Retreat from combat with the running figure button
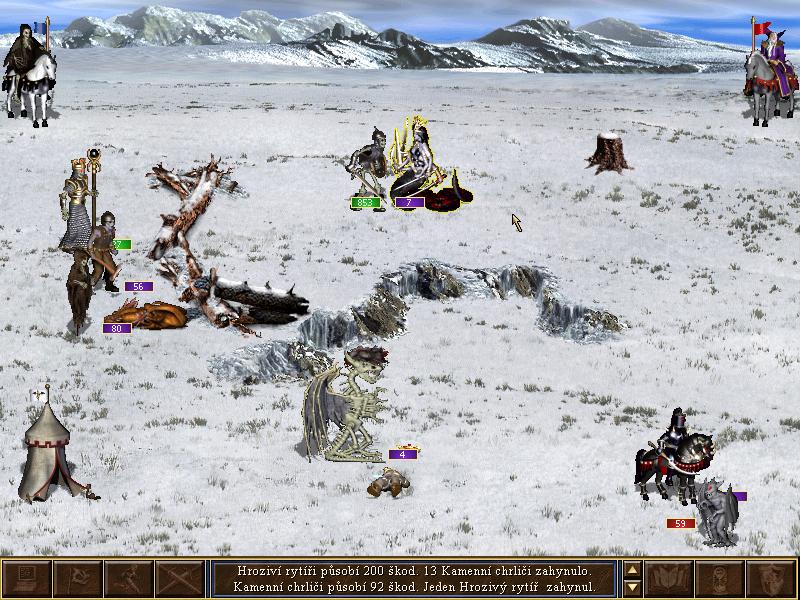 tap(129, 579)
